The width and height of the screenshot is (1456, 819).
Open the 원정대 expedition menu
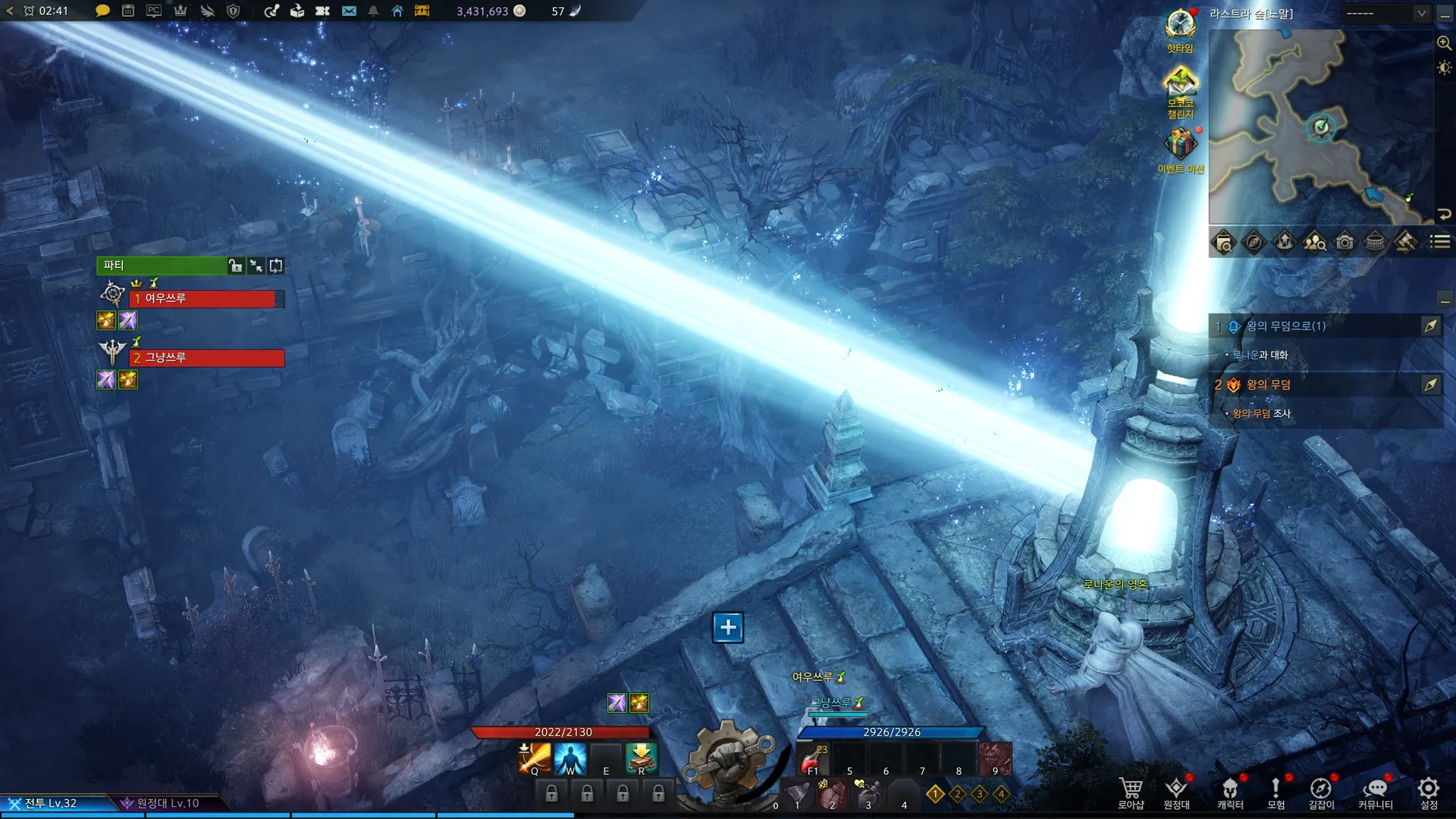1176,792
